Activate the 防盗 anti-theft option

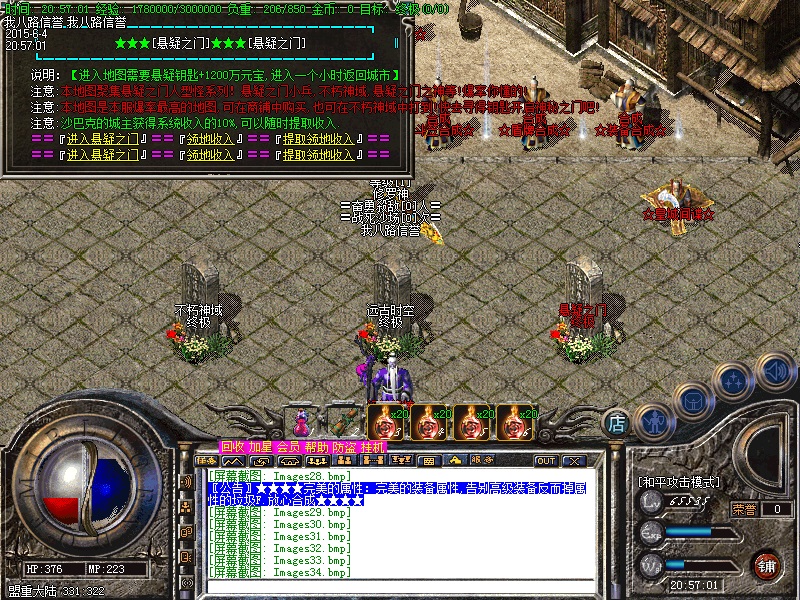coord(344,446)
